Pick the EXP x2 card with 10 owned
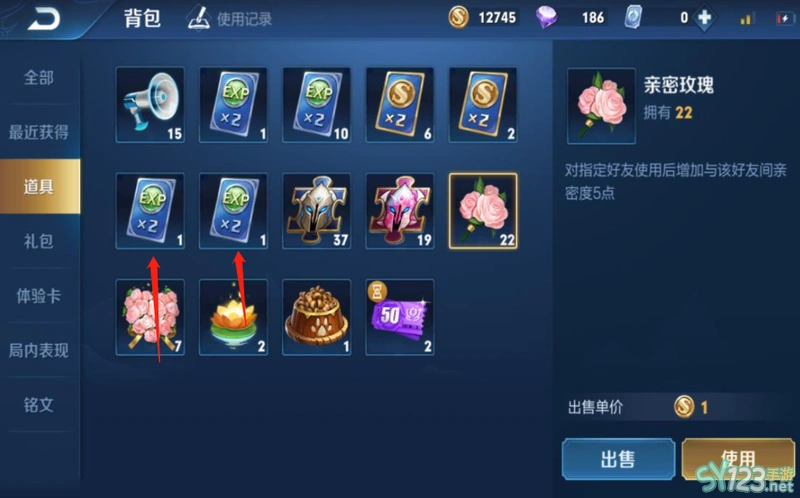Viewport: 800px width, 498px height. pos(316,101)
